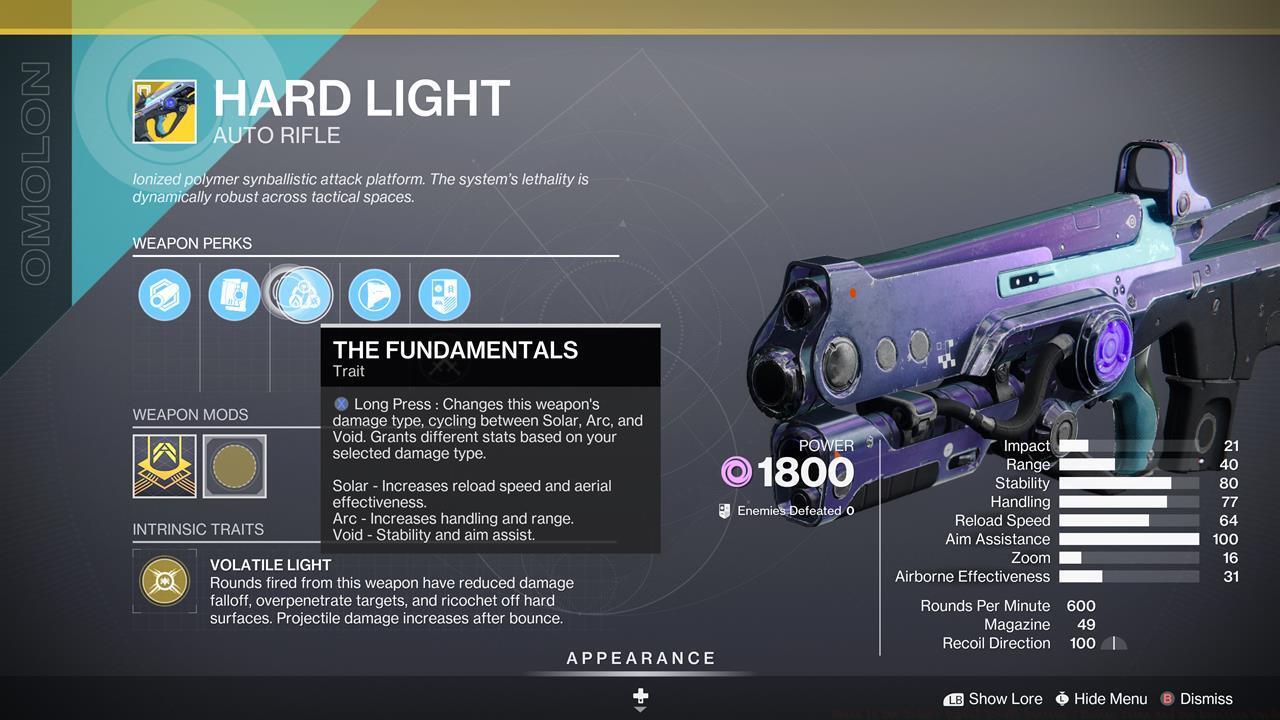This screenshot has height=720, width=1280.
Task: Click the Recoil Direction indicator
Action: click(1113, 643)
